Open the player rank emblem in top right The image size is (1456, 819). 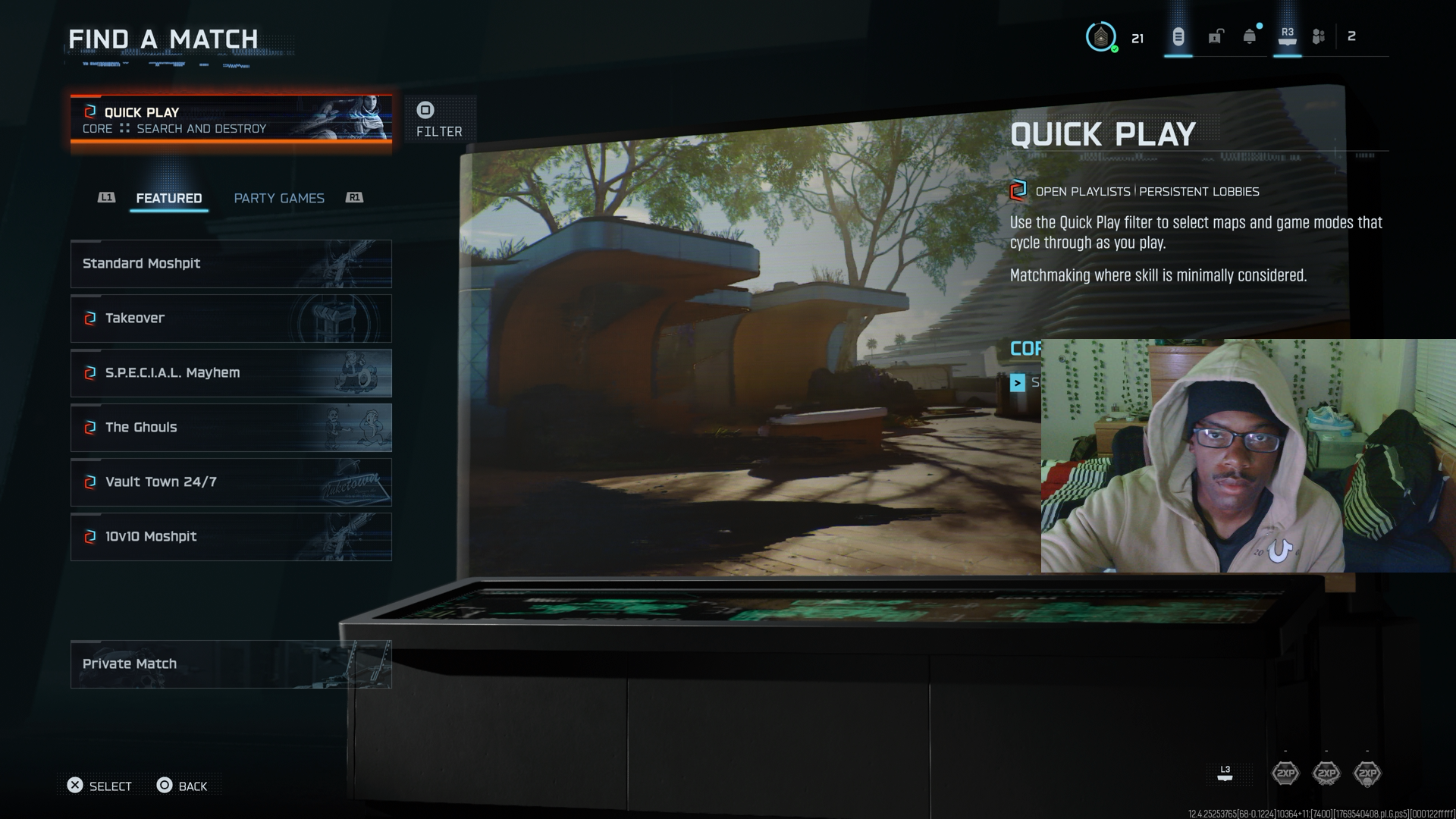click(1101, 36)
